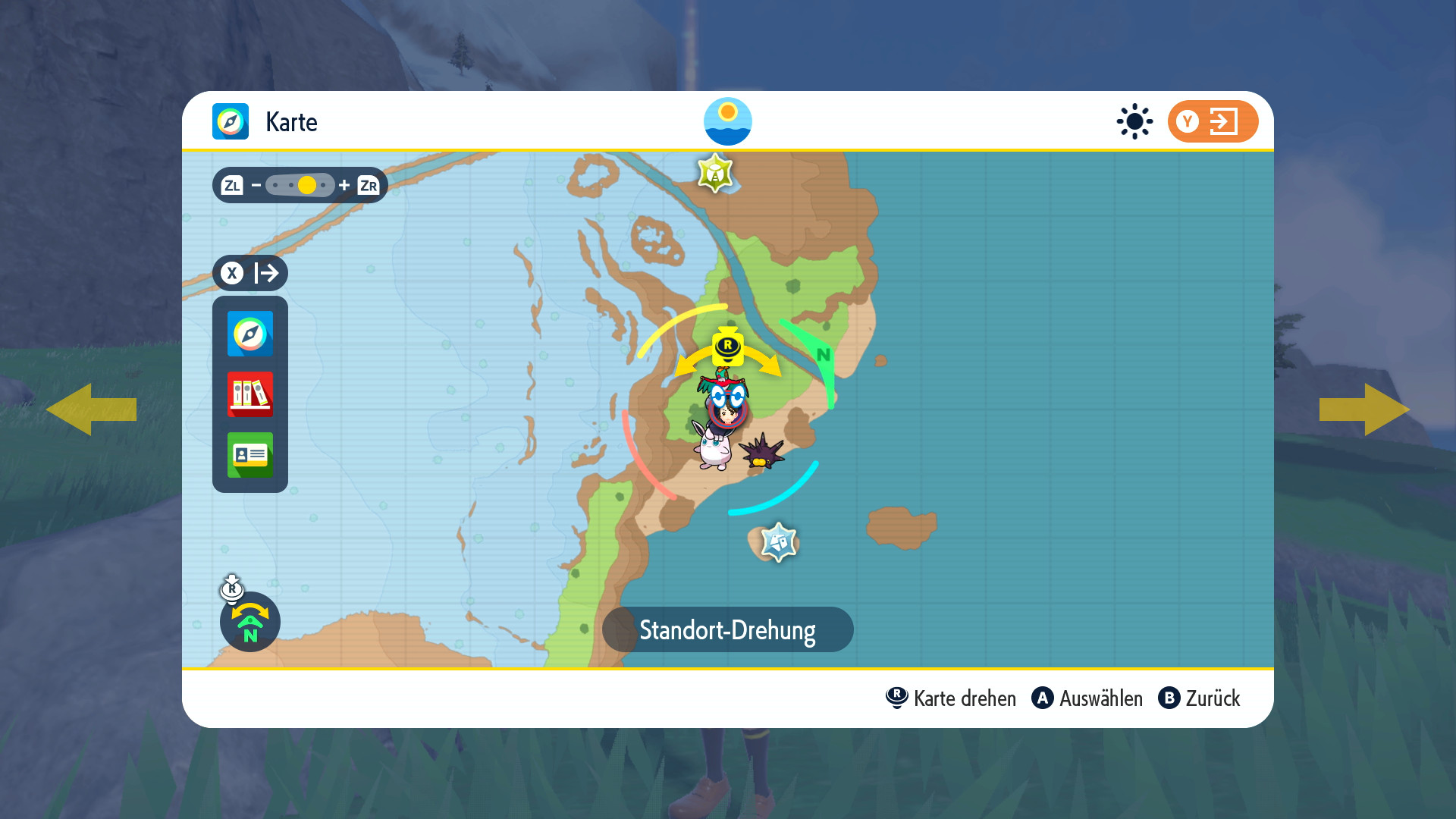Toggle the north-lock map rotation icon
This screenshot has height=819, width=1456.
tap(250, 622)
